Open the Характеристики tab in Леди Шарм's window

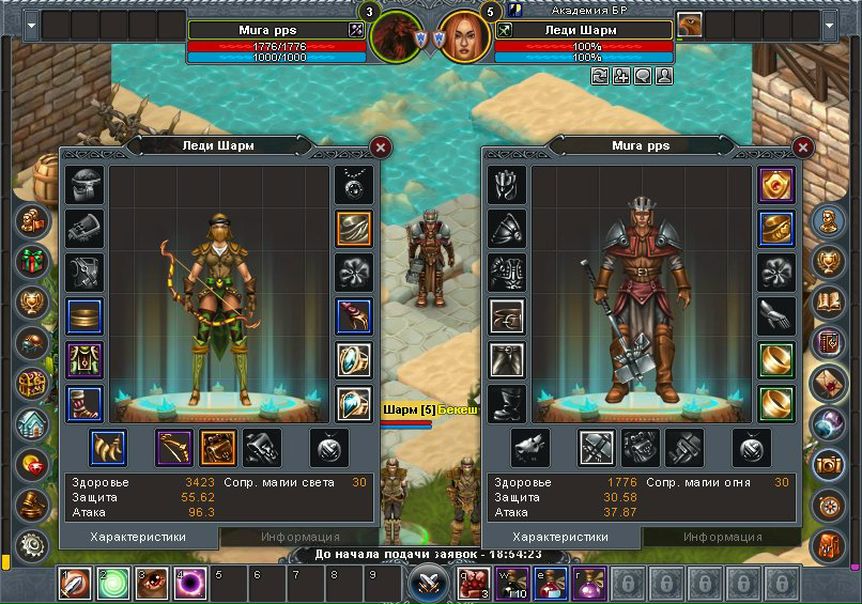[138, 537]
